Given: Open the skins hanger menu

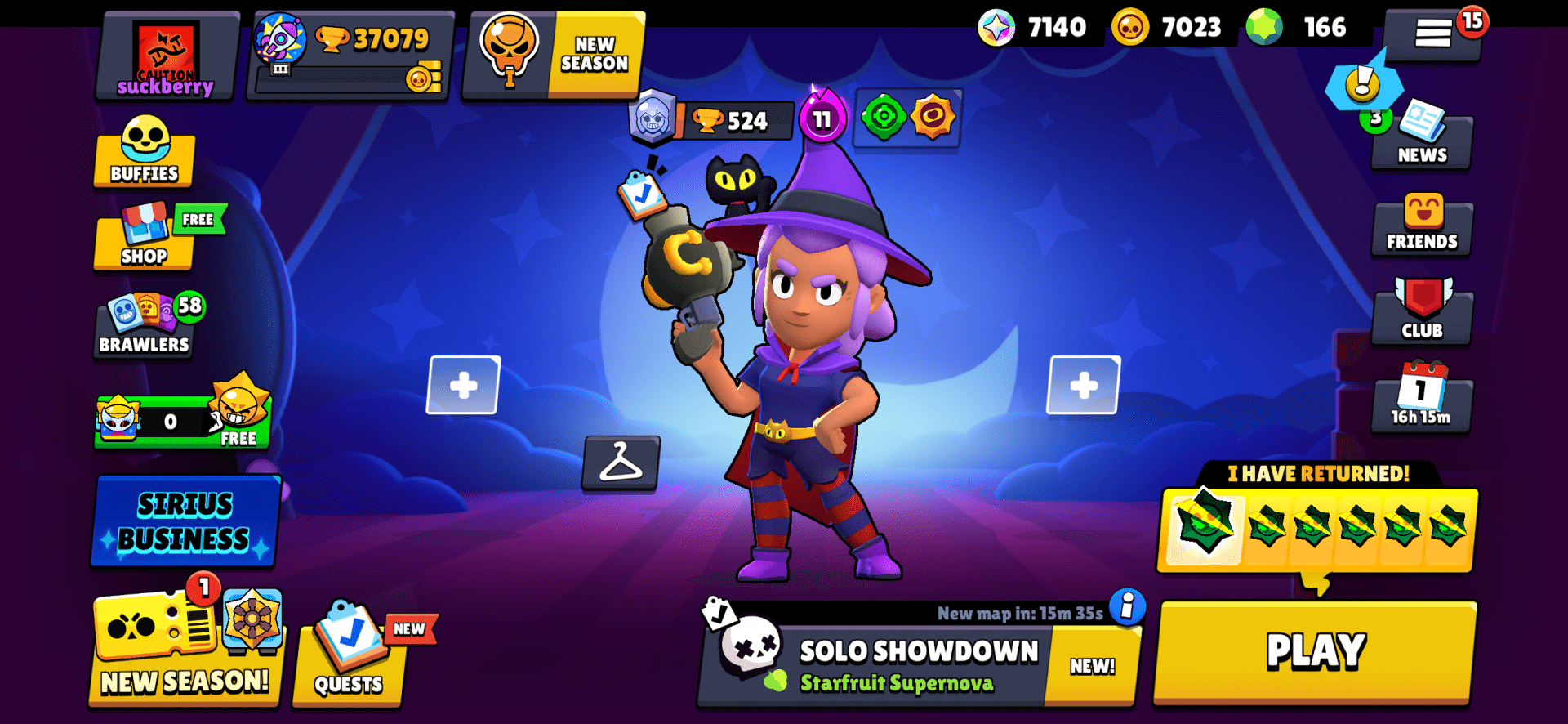Looking at the screenshot, I should [621, 466].
